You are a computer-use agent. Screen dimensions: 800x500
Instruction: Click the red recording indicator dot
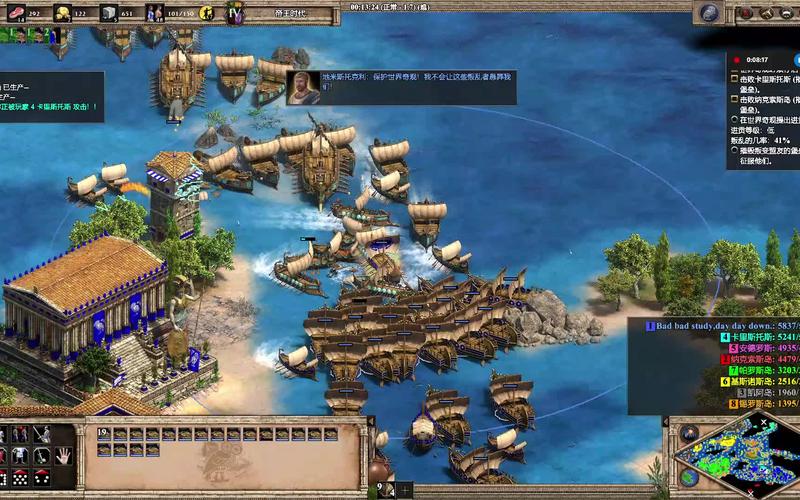[x=739, y=60]
